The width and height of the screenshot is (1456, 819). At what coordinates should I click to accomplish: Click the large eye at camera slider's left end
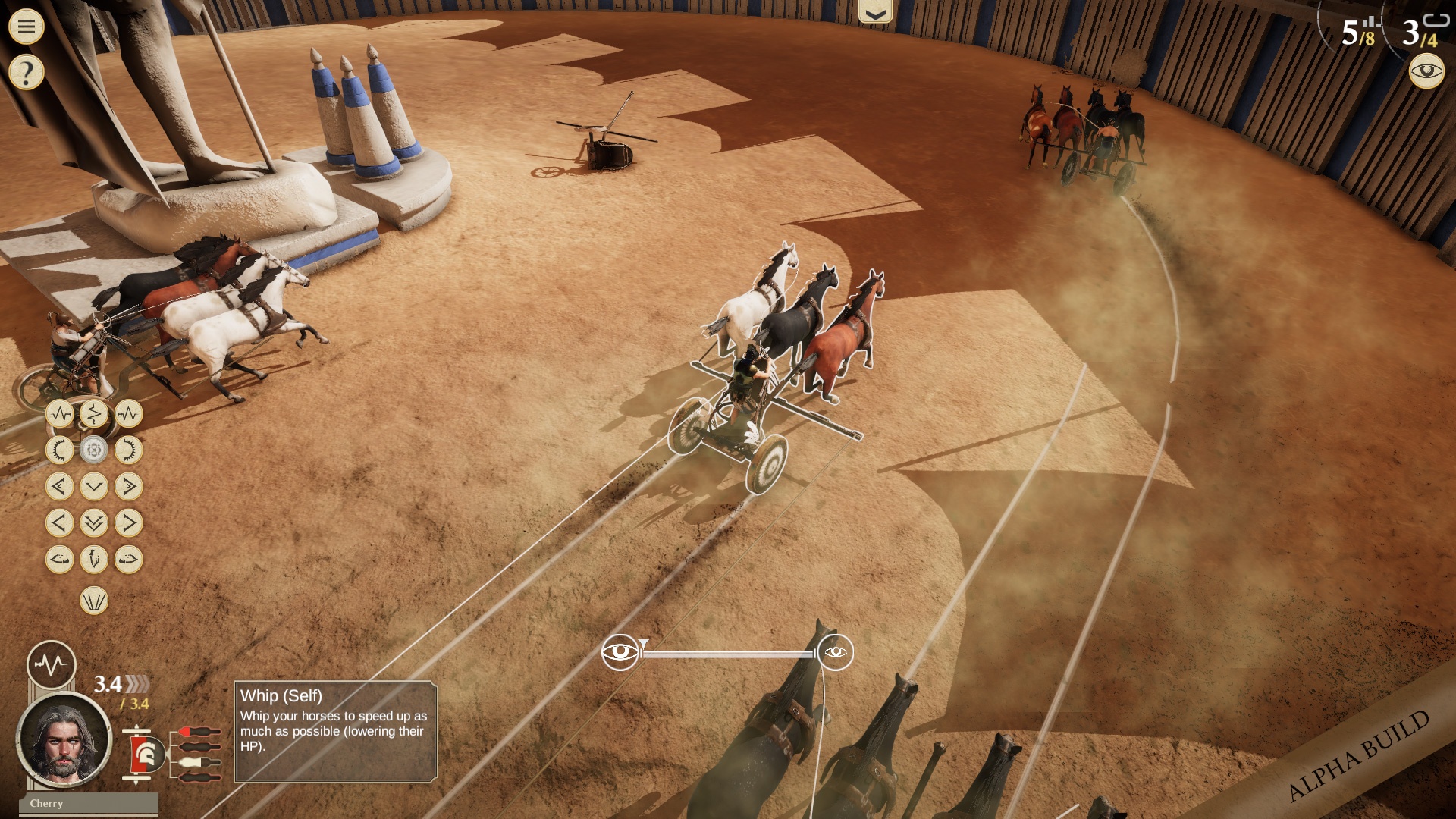coord(620,652)
